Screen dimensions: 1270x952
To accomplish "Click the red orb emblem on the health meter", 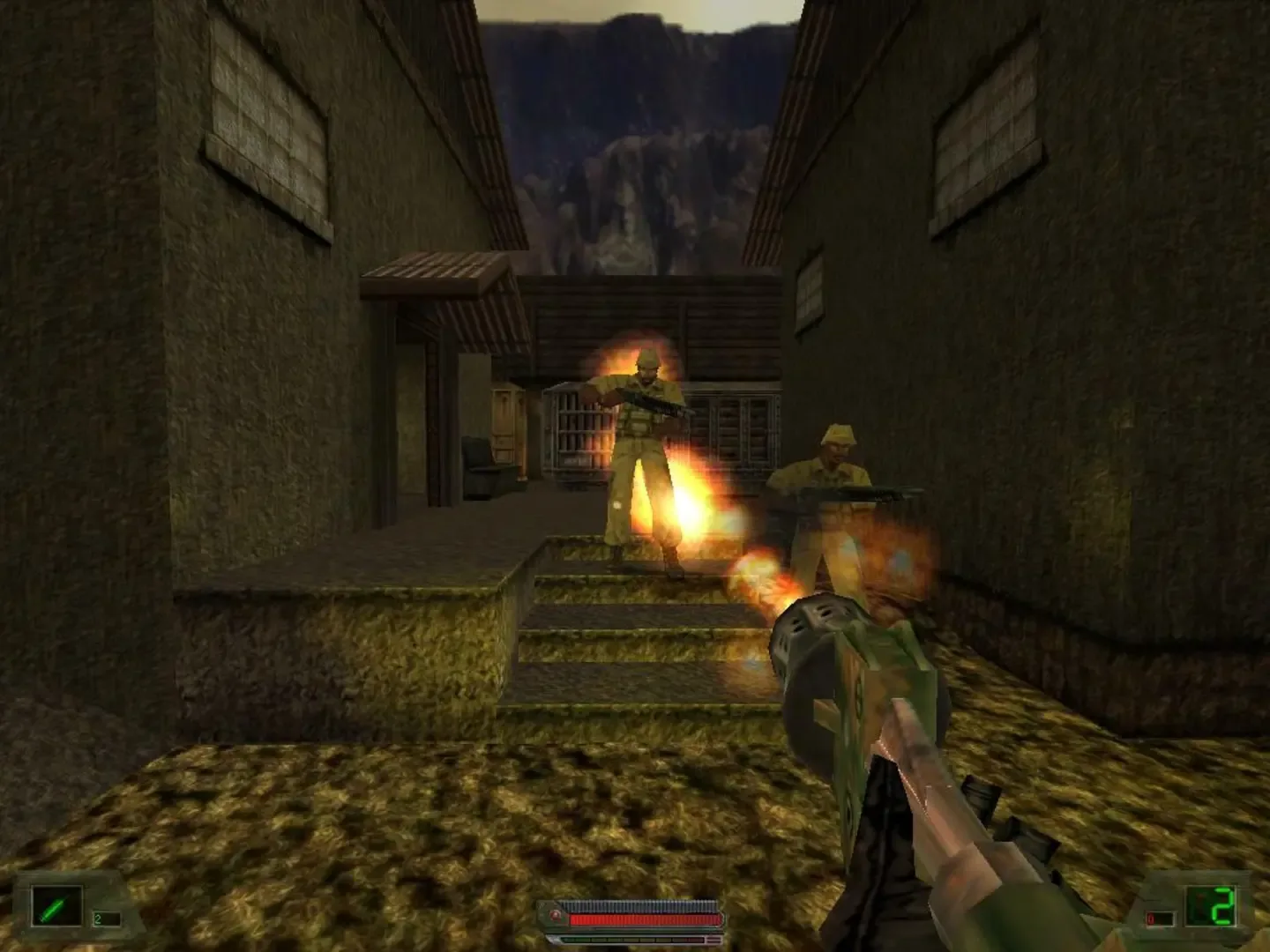I will click(554, 914).
